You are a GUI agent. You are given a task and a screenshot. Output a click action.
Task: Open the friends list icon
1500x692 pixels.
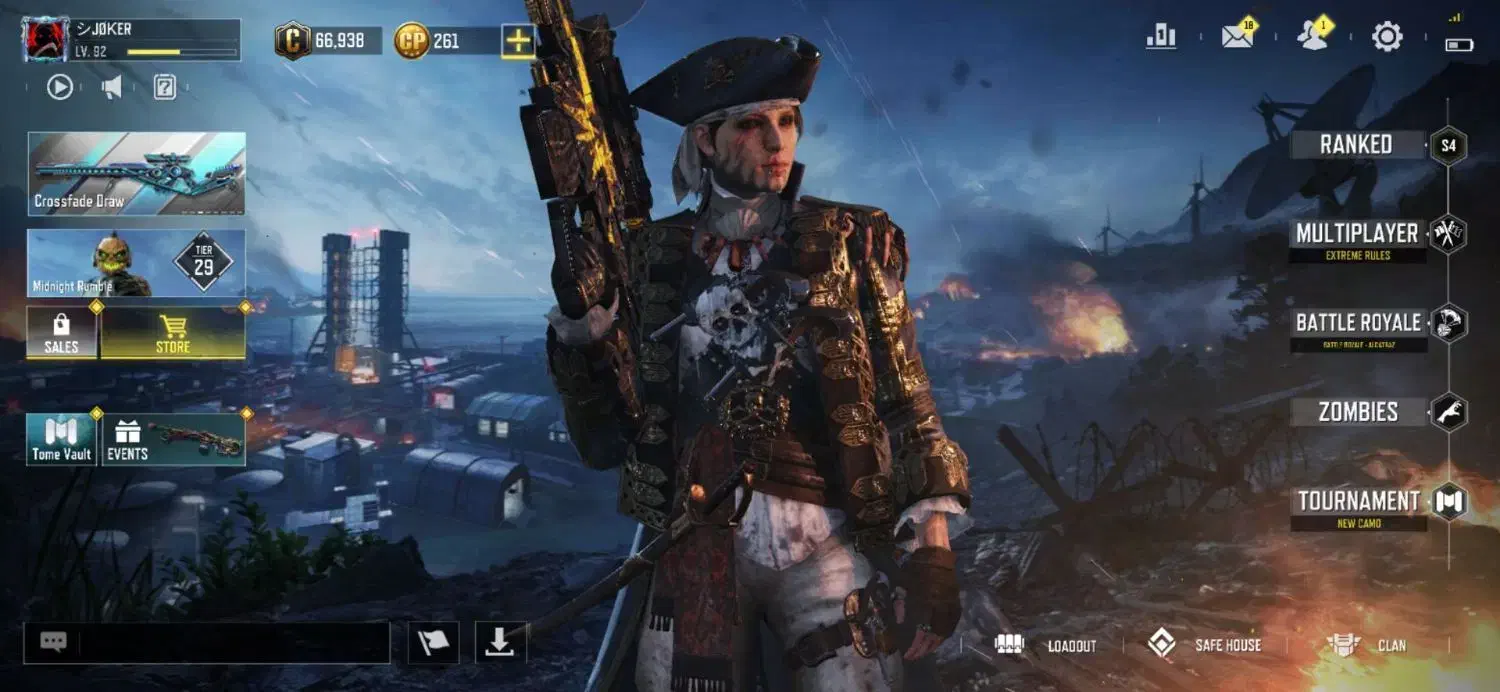click(x=1312, y=37)
